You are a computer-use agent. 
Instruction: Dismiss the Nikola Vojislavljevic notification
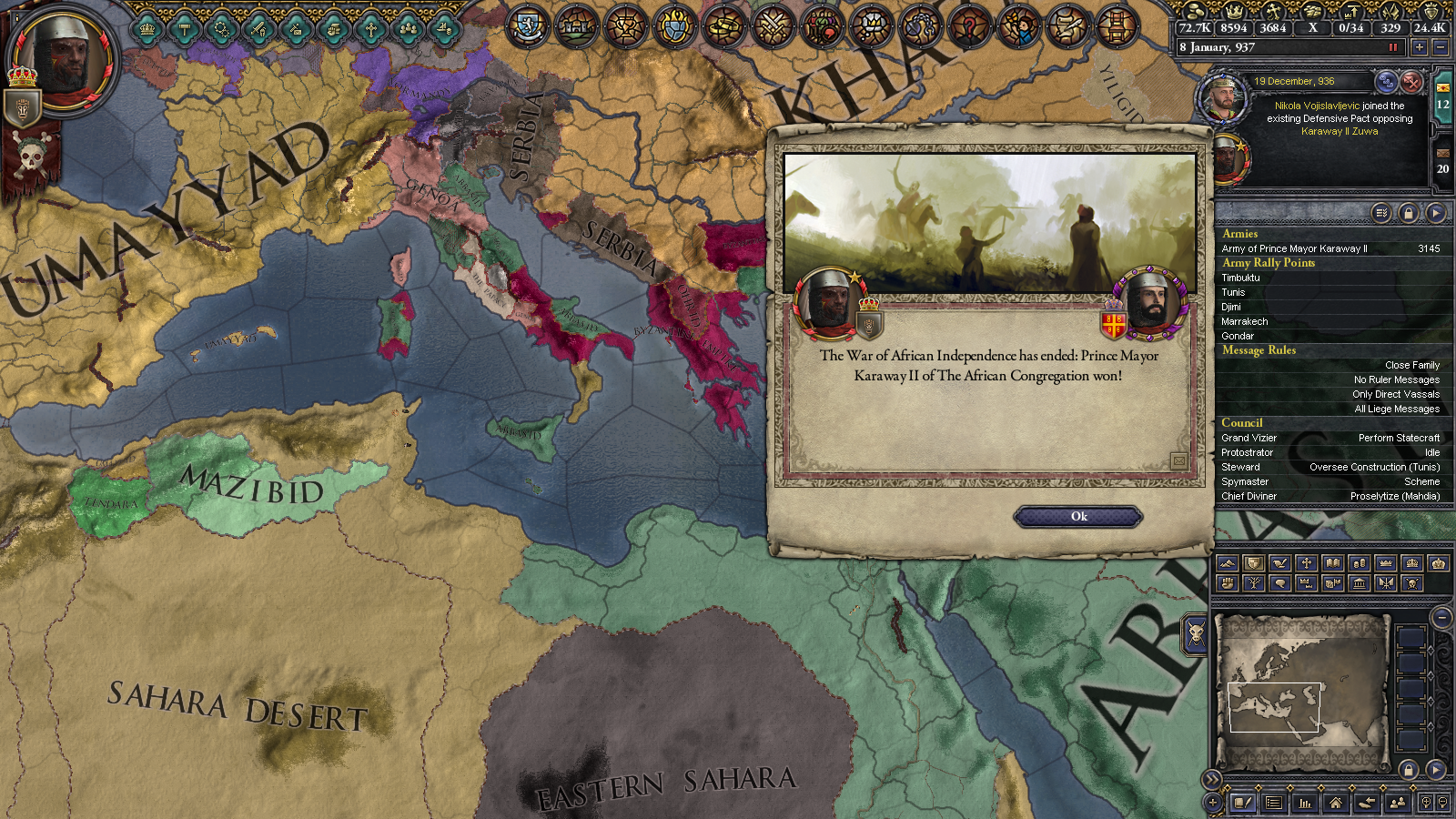(x=1410, y=82)
